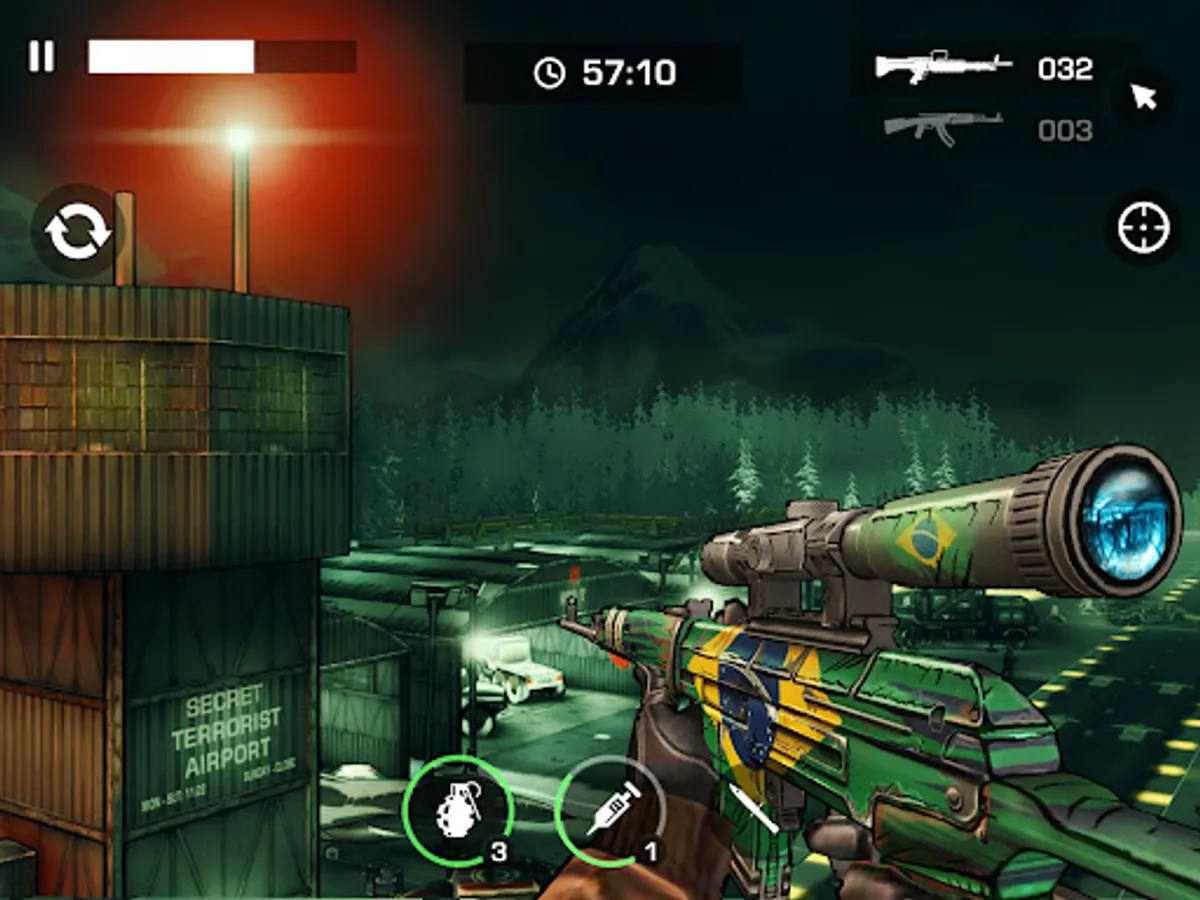Use the syringe medkit button
Viewport: 1200px width, 900px height.
609,808
